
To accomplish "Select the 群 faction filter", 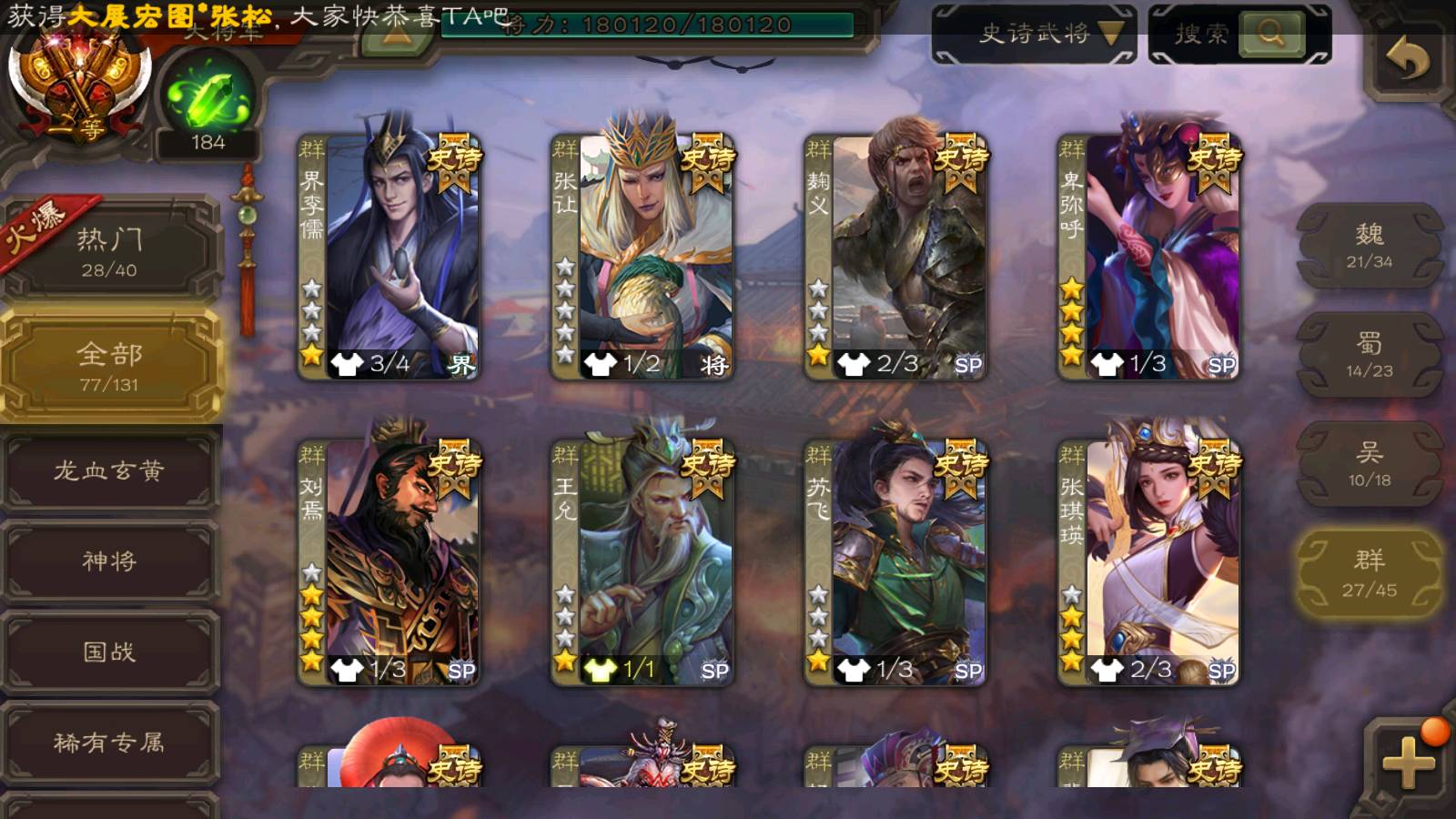I will click(1369, 573).
